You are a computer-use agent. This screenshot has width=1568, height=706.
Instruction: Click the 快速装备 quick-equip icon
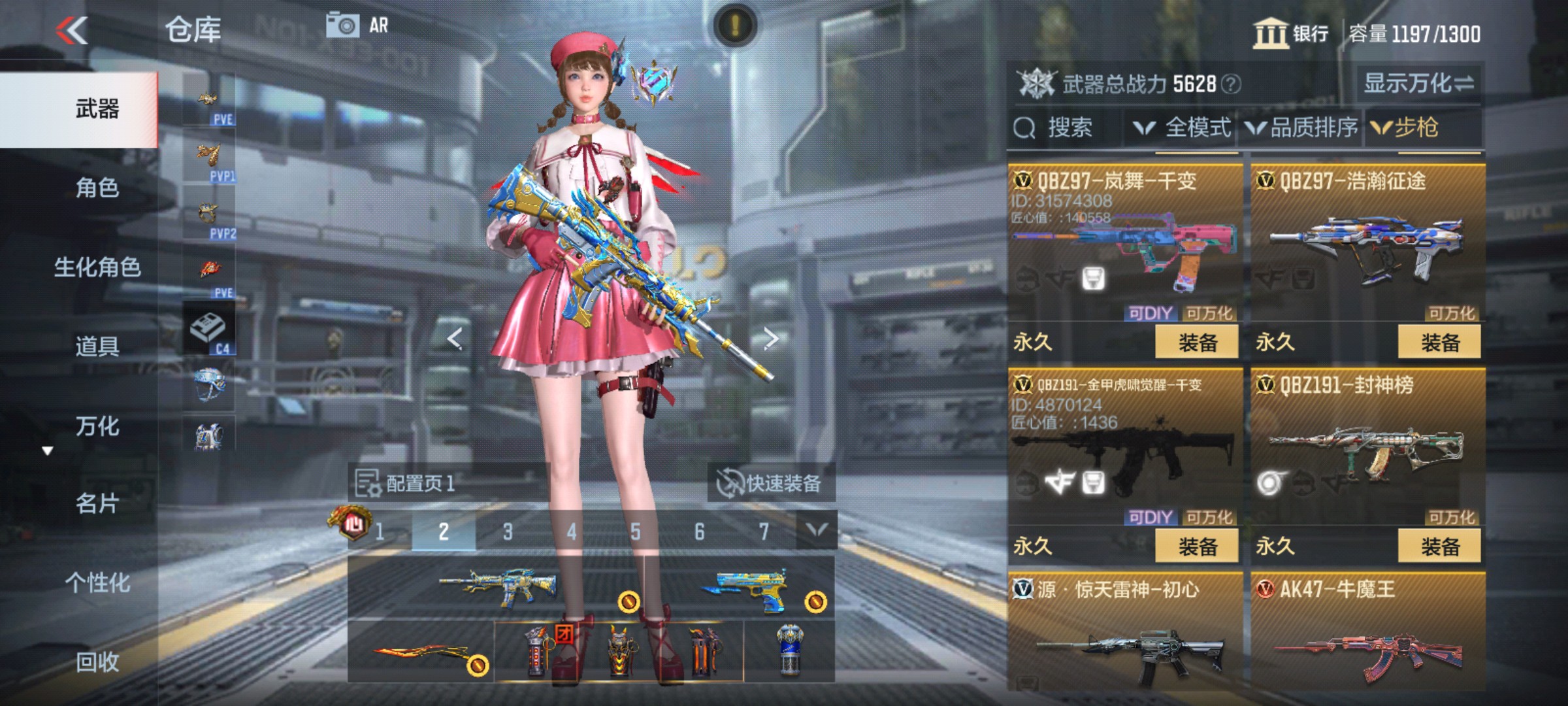(727, 482)
